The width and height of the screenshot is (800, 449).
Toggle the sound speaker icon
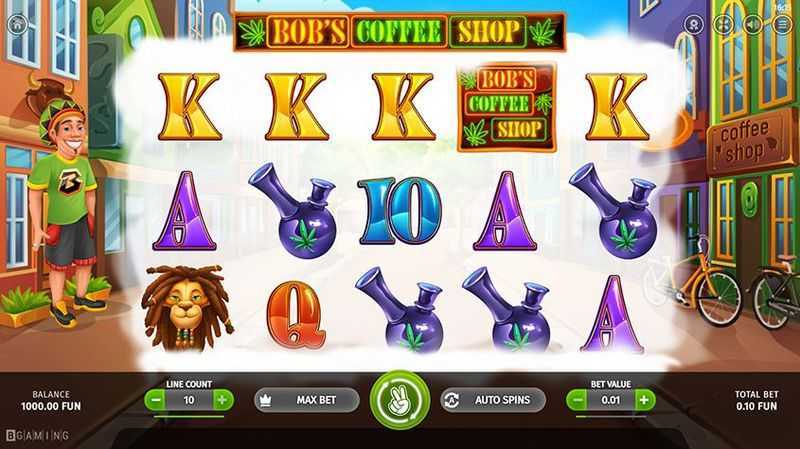click(x=753, y=24)
